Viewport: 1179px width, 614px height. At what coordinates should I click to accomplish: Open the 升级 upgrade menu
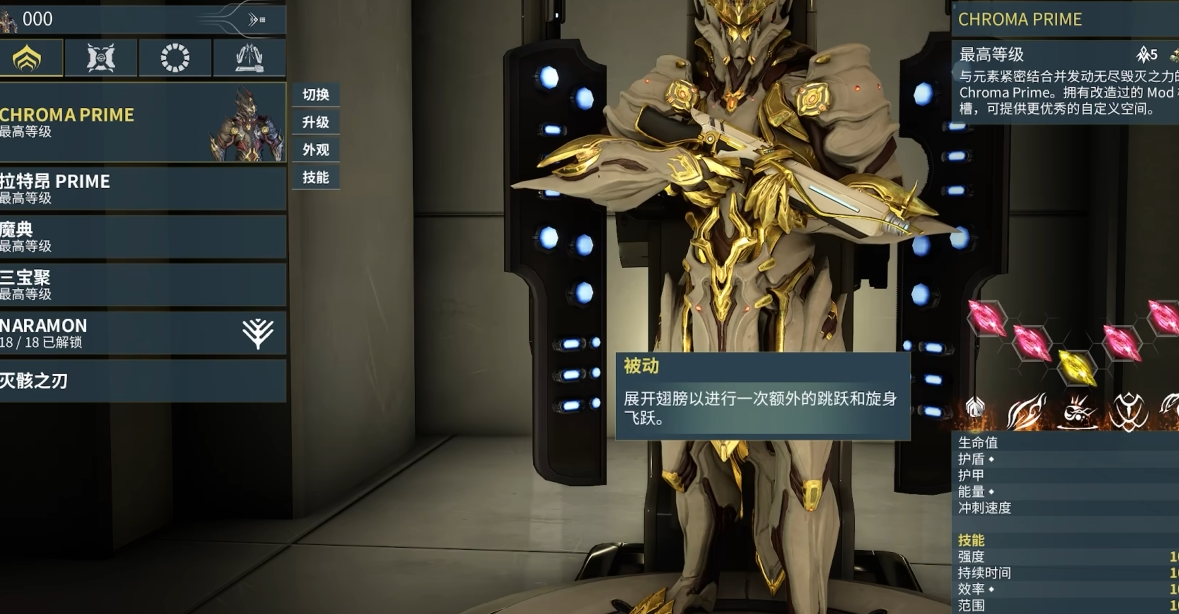[x=316, y=122]
